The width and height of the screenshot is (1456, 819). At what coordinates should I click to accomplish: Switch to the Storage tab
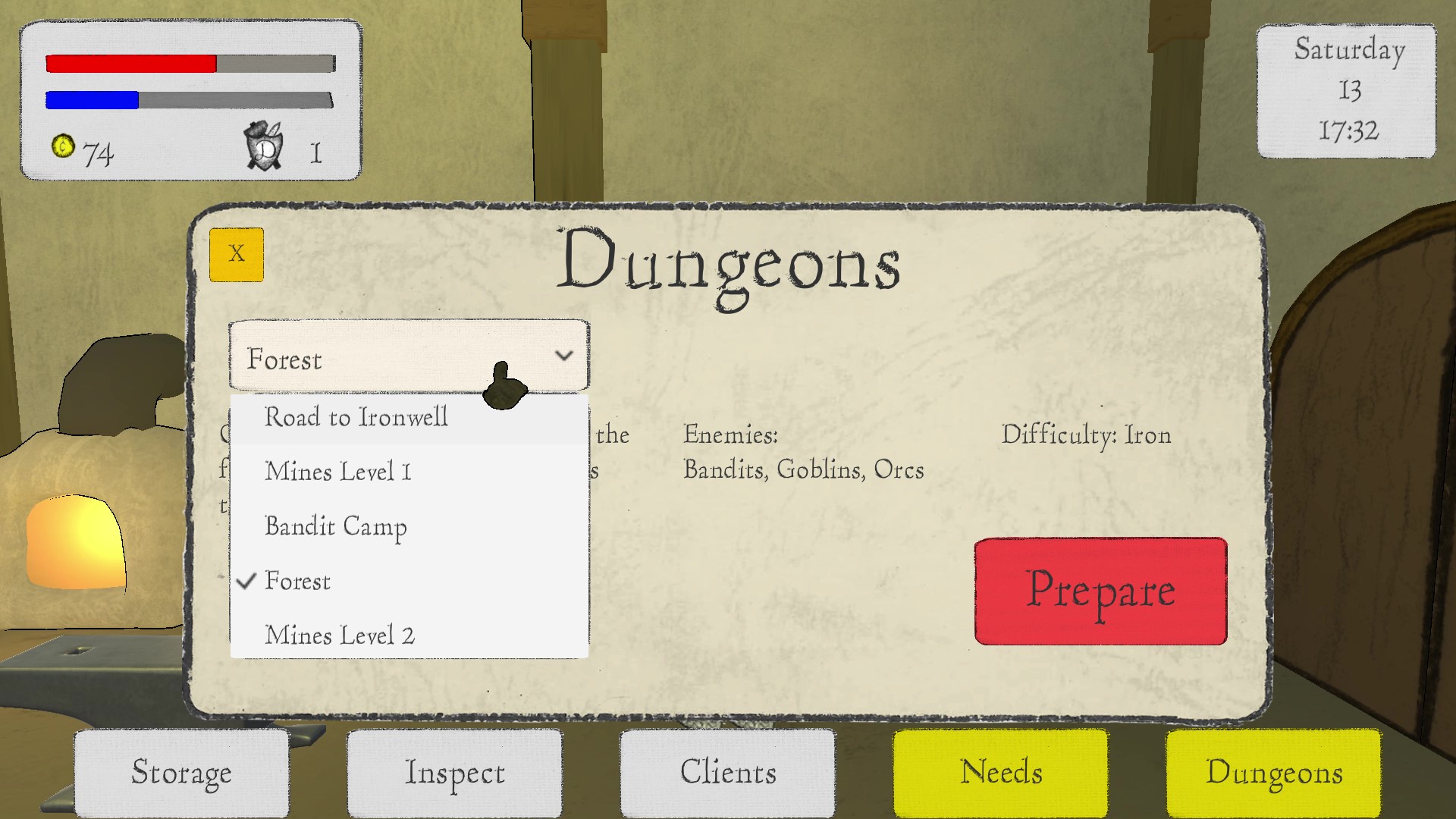pos(181,773)
